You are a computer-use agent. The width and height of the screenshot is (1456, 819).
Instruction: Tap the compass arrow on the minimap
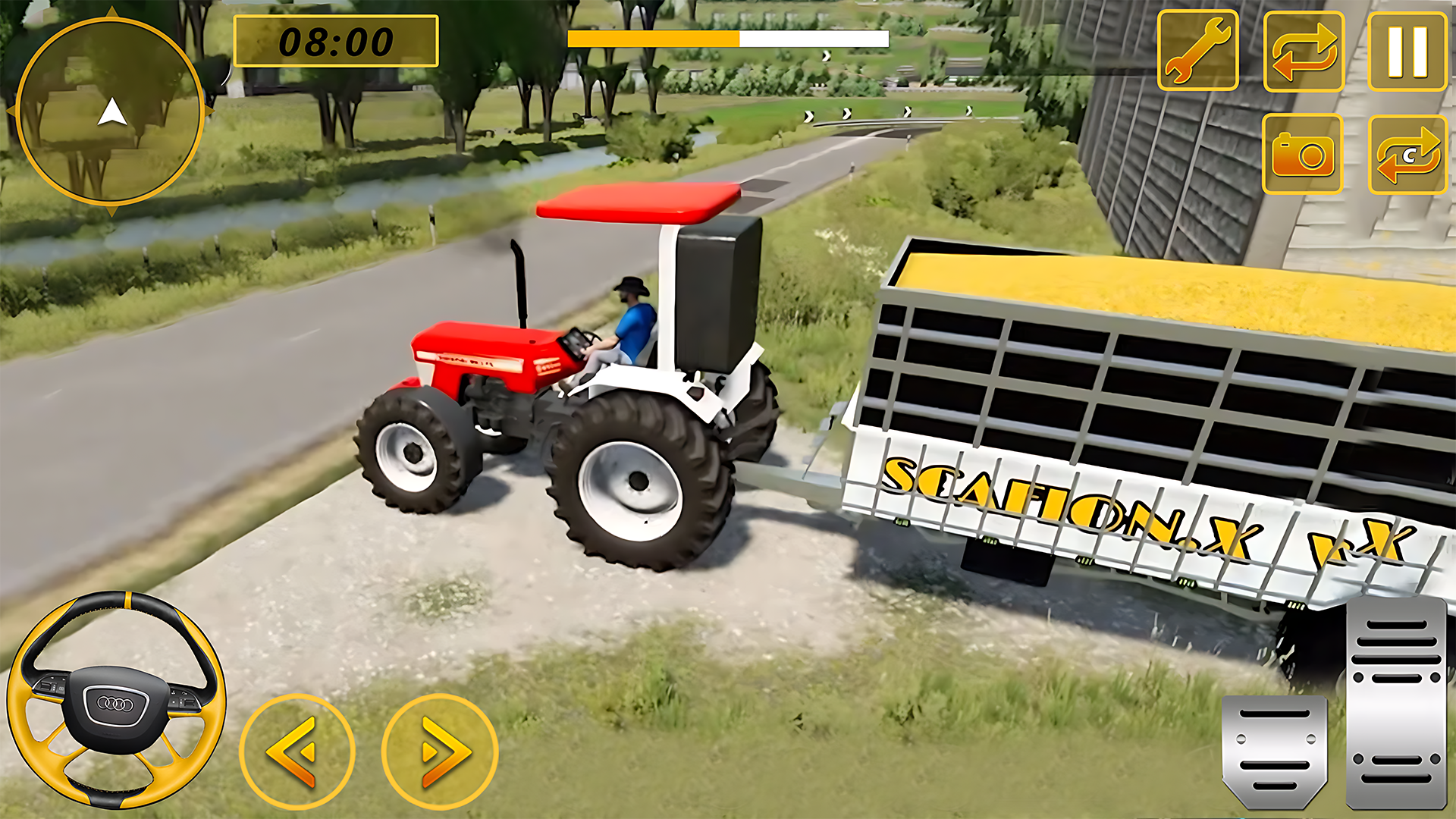coord(112,112)
